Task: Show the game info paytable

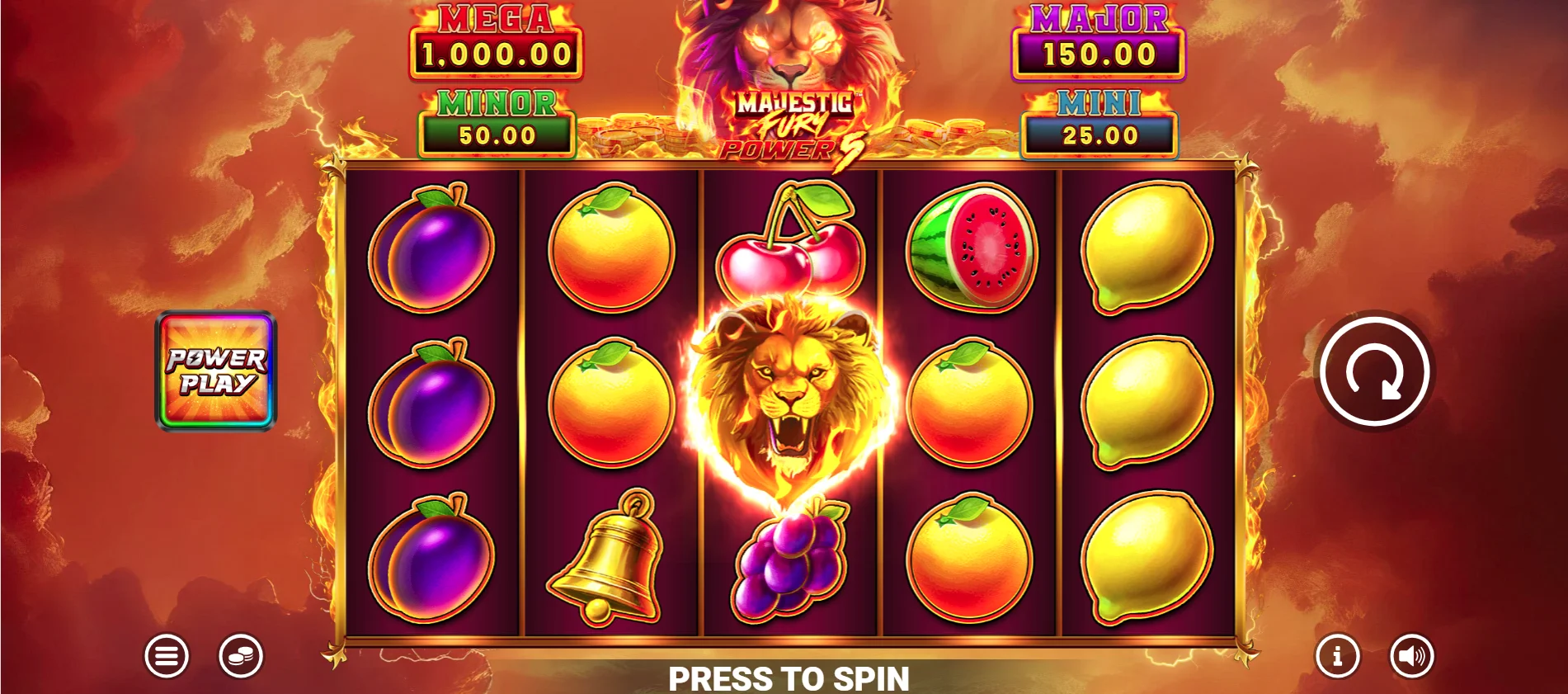Action: [1337, 656]
